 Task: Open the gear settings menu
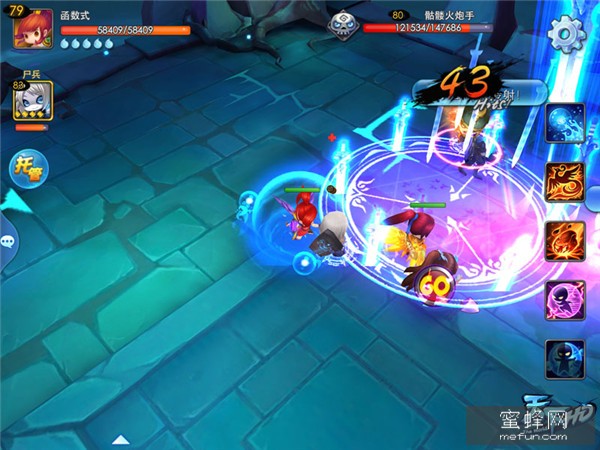point(567,33)
